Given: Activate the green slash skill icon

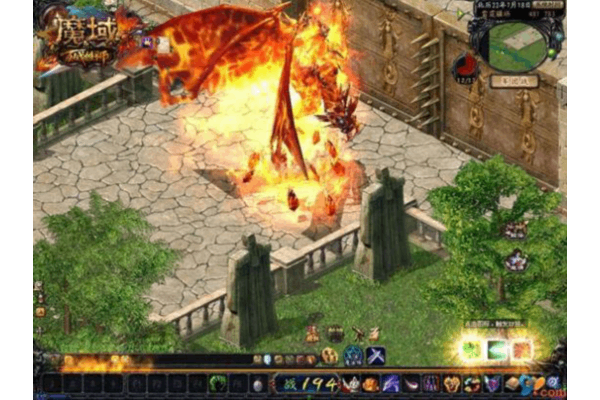Looking at the screenshot, I should (x=497, y=350).
